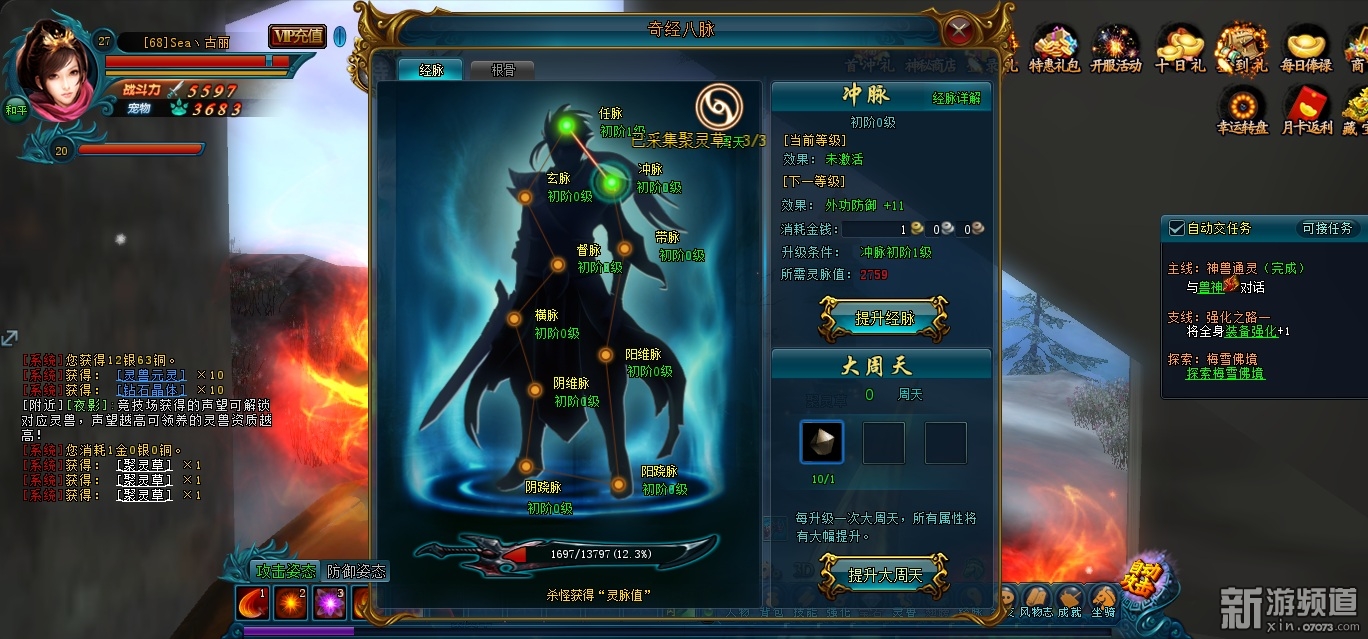Follow the 探索梅雪佛境 quest link
The height and width of the screenshot is (639, 1368).
click(x=1225, y=373)
